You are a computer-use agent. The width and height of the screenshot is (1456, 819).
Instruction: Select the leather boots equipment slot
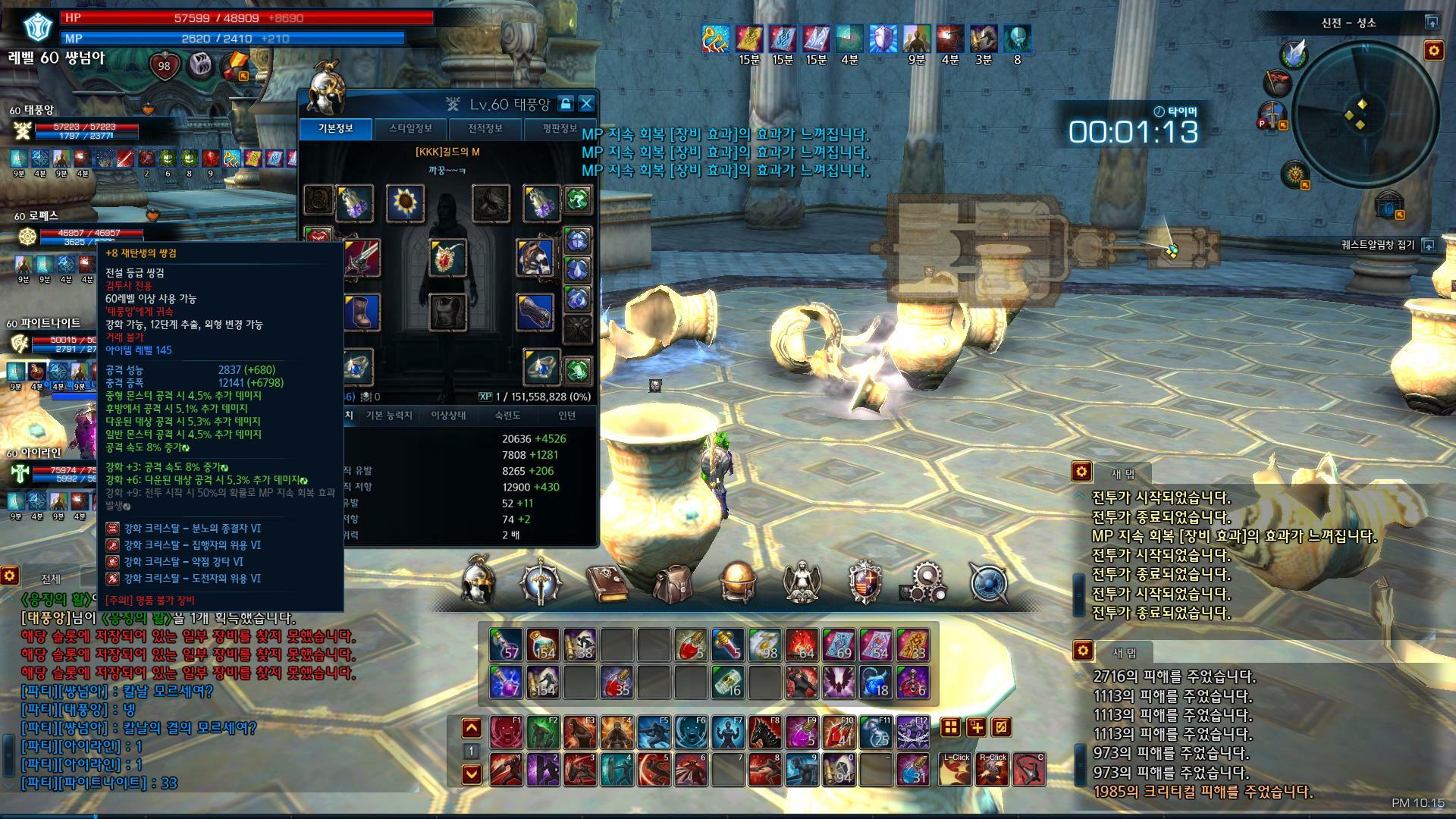click(x=360, y=312)
